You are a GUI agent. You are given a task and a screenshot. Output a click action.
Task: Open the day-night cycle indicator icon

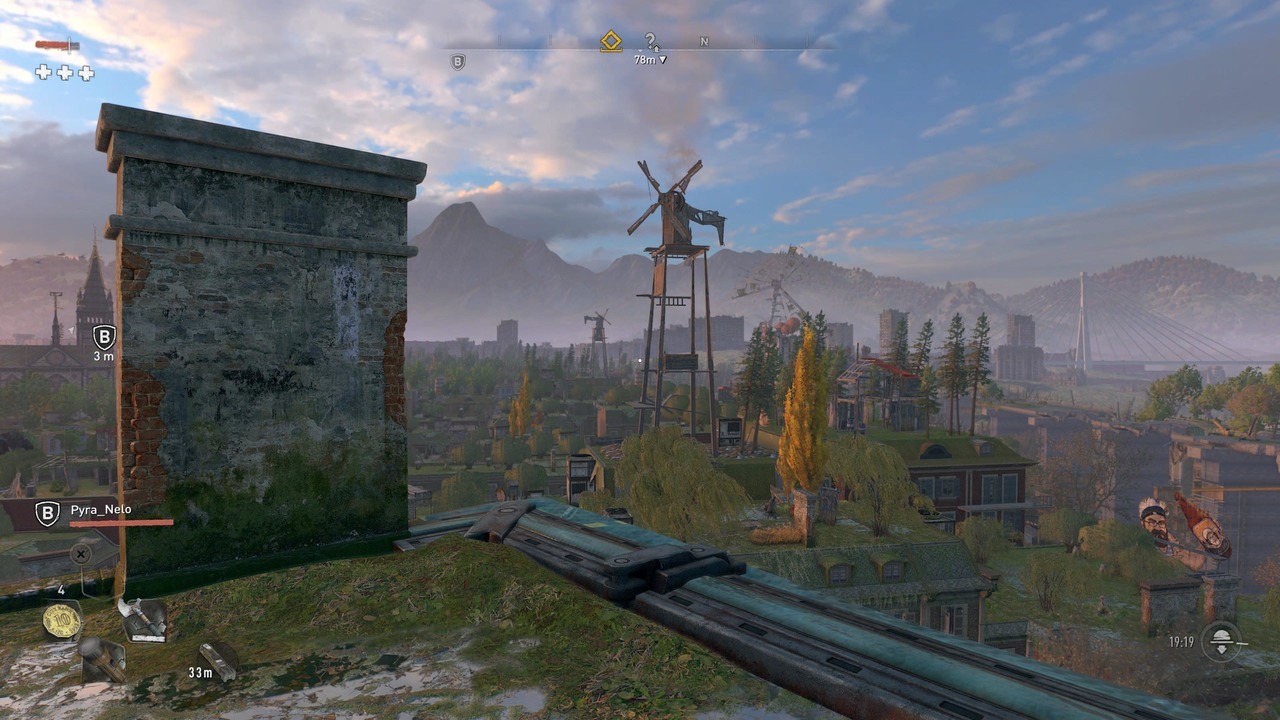click(x=1222, y=641)
